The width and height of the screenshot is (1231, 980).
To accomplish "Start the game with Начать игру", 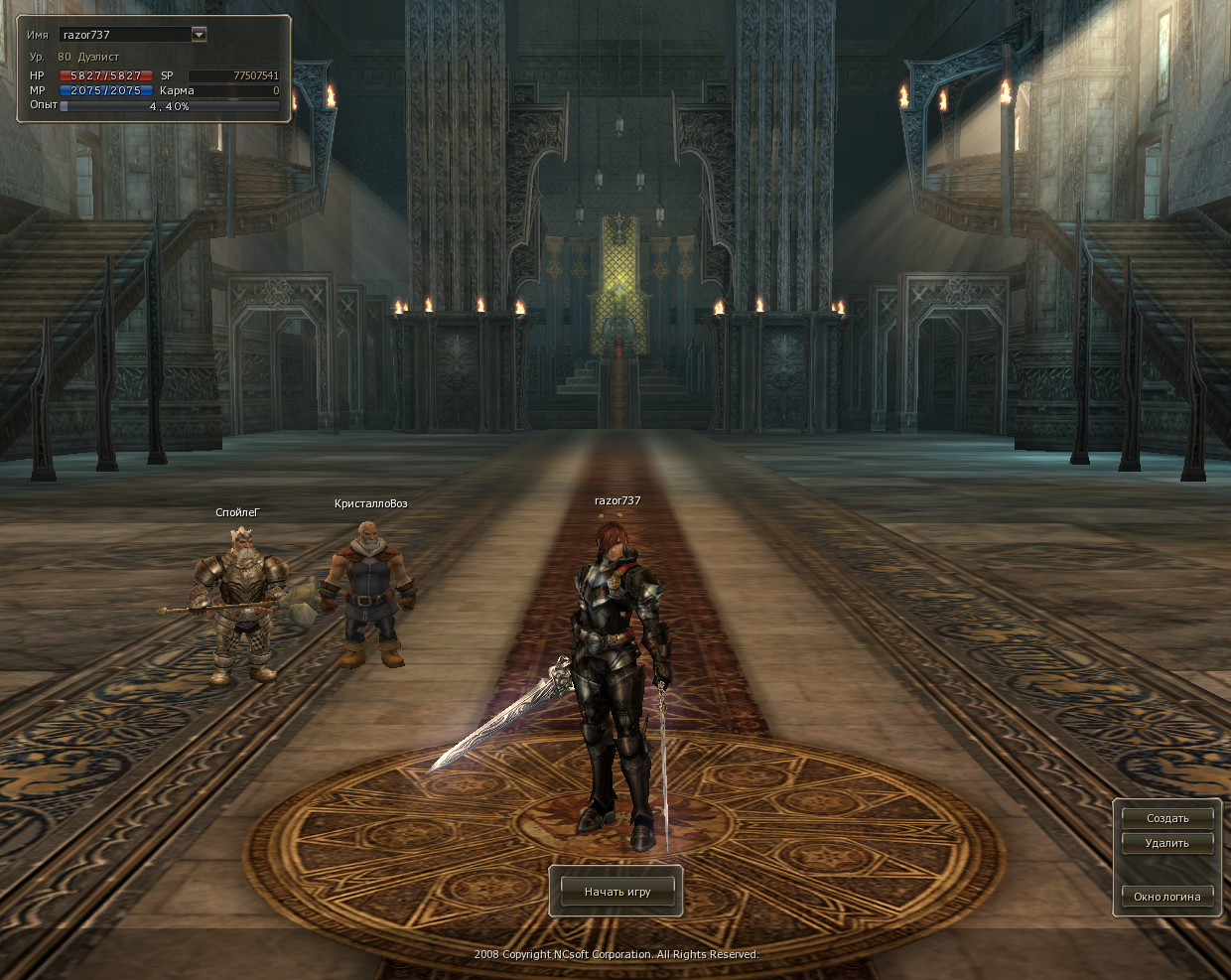I will coord(617,892).
